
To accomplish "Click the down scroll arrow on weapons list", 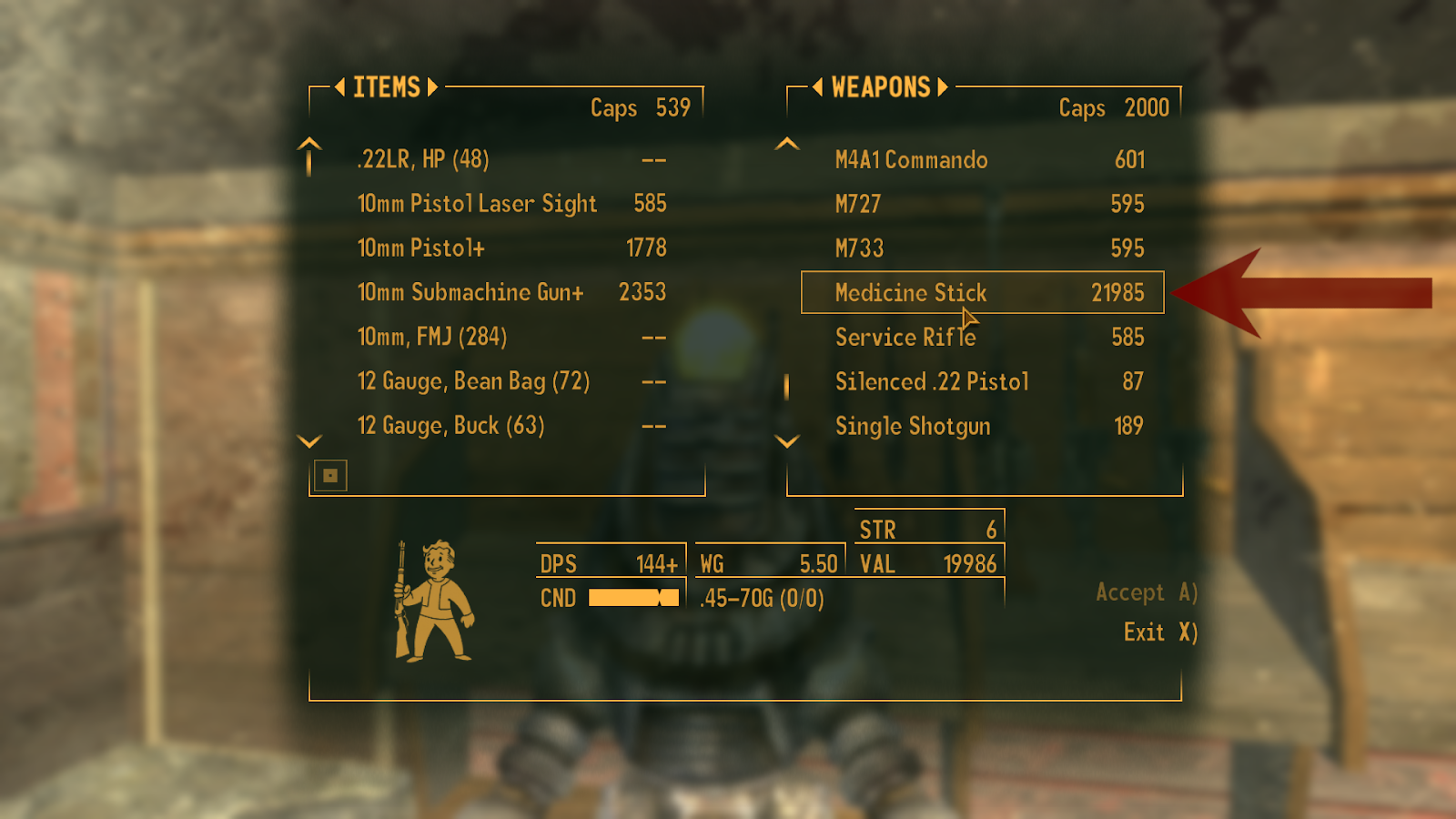I will [785, 440].
